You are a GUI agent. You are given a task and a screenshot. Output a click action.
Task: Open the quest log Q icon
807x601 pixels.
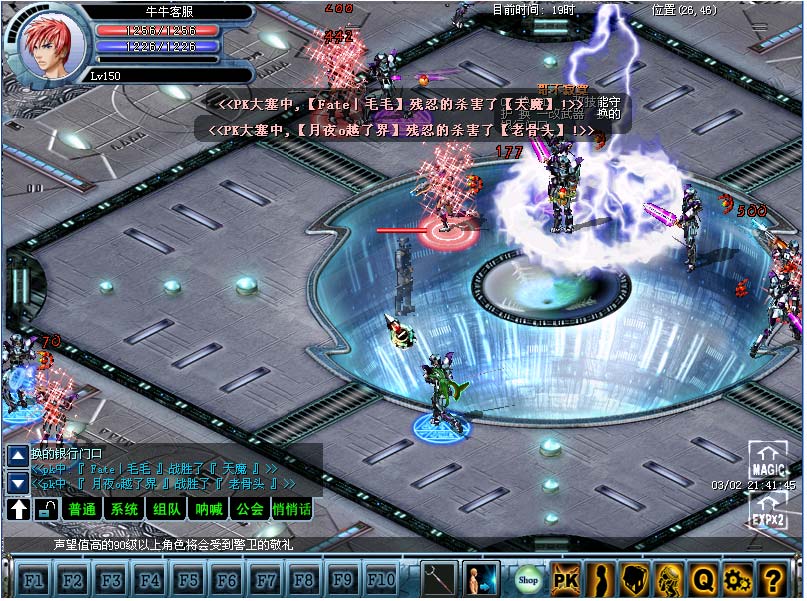(703, 578)
